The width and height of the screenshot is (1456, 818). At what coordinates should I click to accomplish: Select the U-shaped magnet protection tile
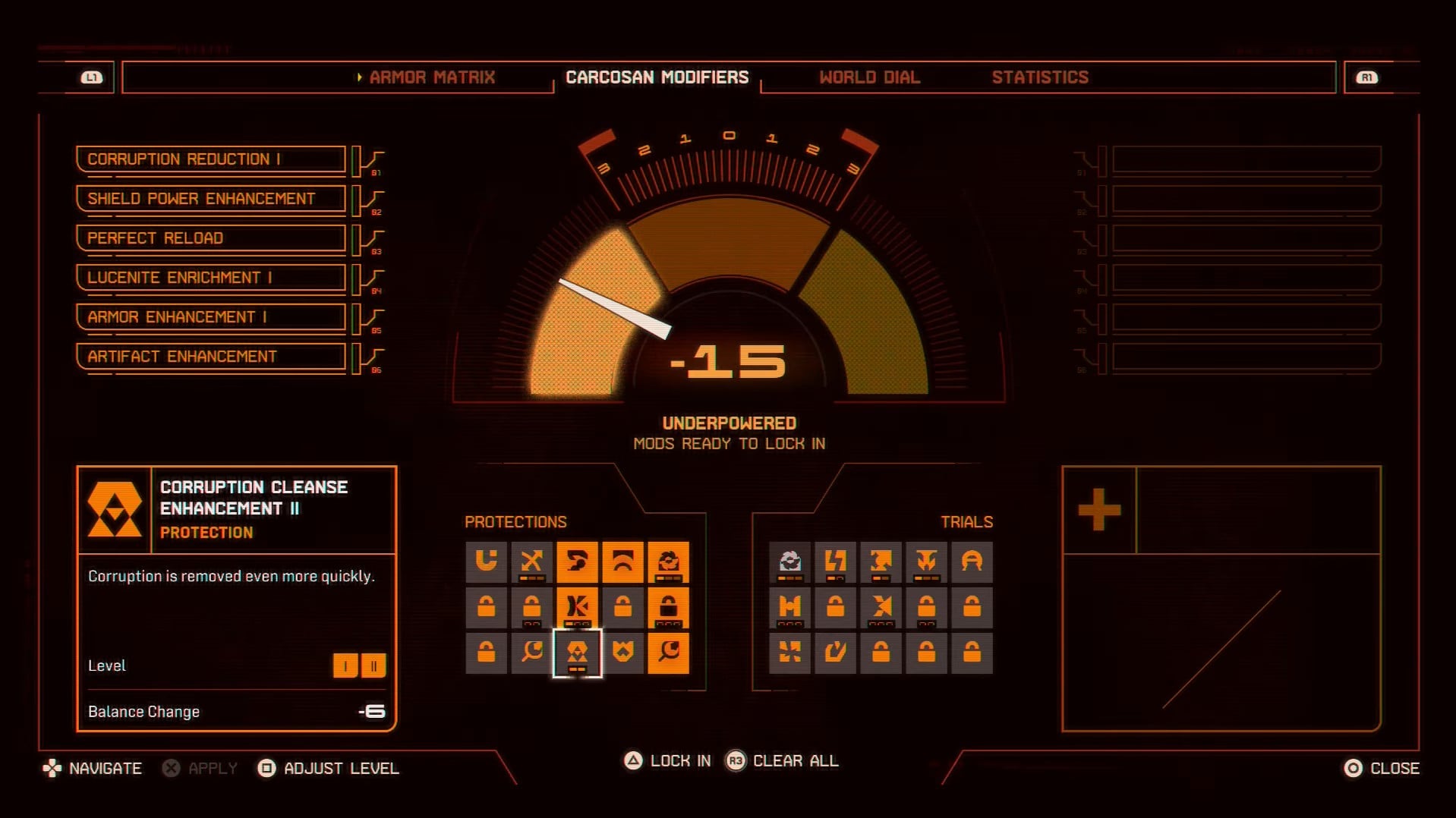(486, 562)
